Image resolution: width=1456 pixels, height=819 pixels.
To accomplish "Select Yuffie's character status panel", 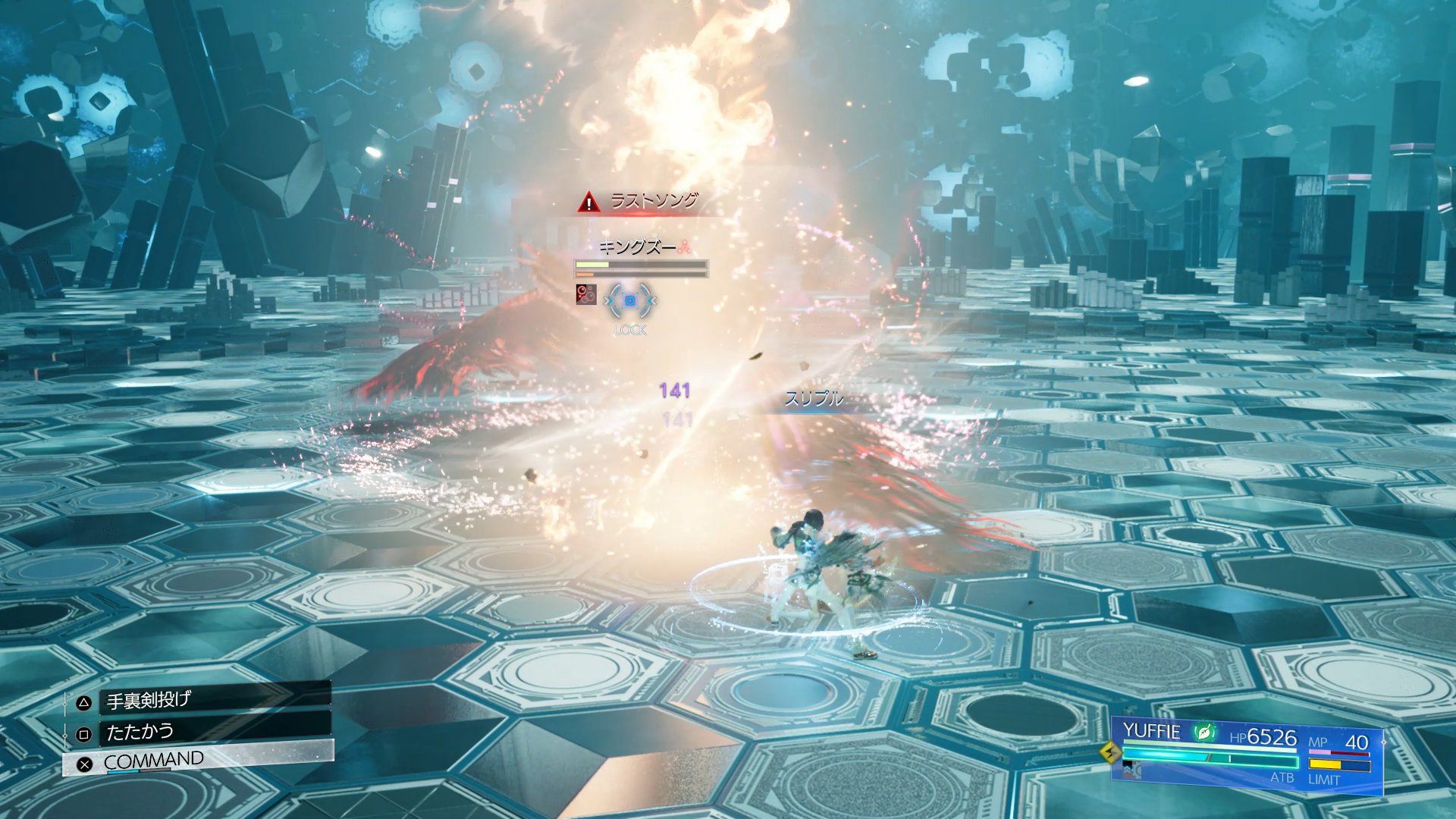I will (x=1247, y=755).
